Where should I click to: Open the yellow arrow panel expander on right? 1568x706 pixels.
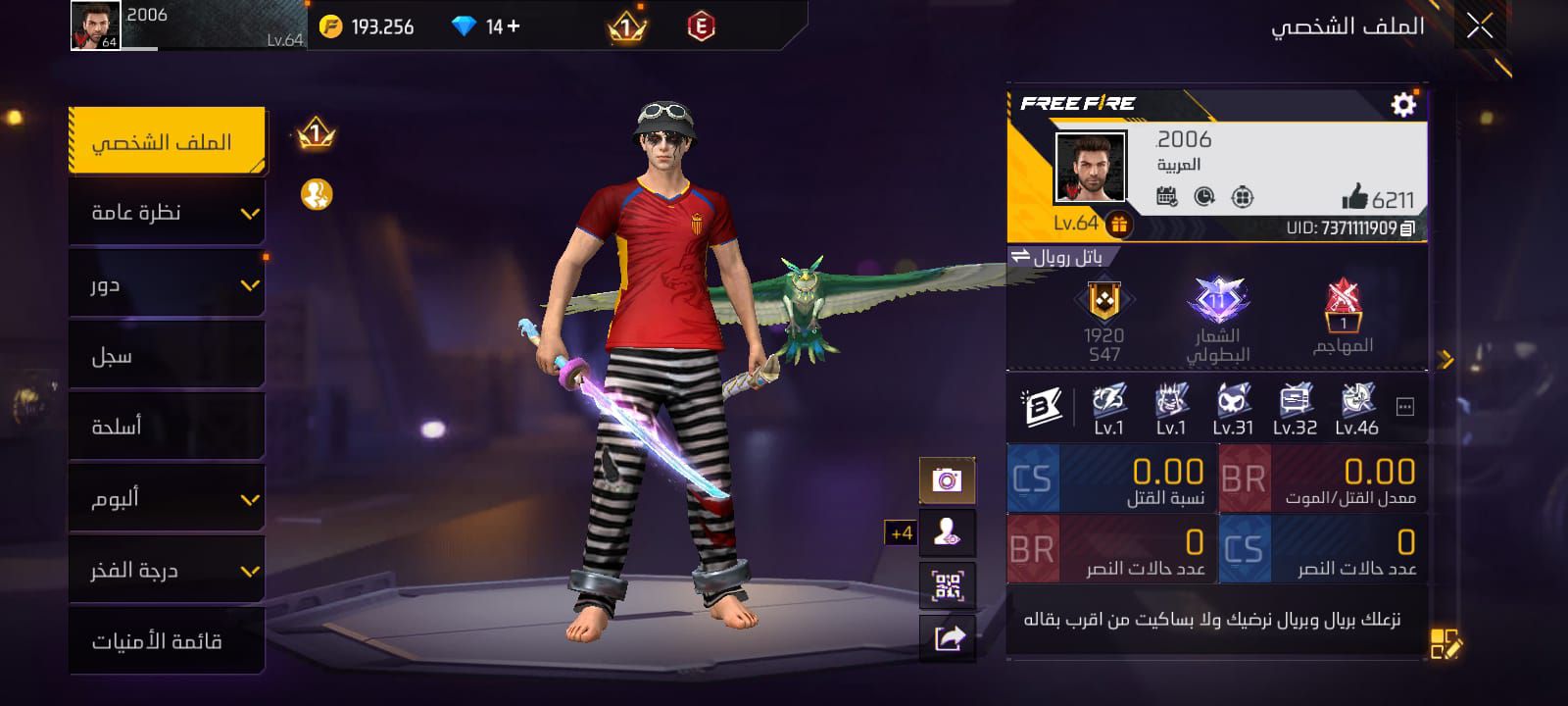[1447, 359]
